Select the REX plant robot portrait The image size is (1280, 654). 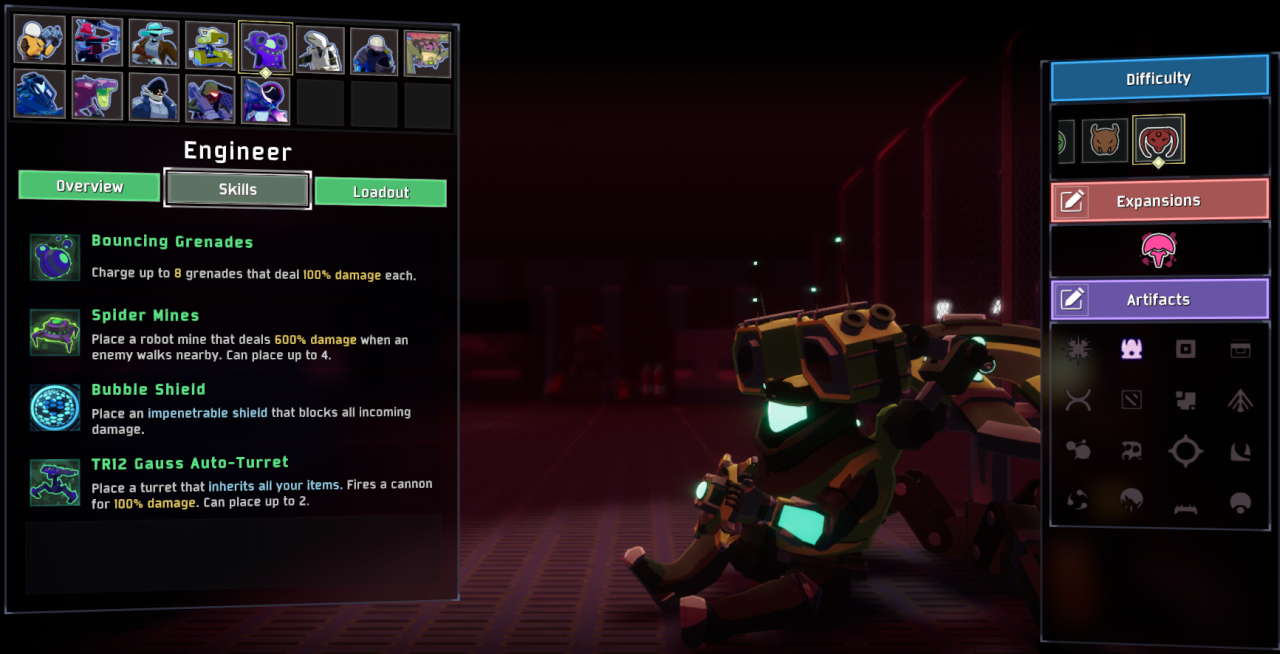pyautogui.click(x=427, y=53)
